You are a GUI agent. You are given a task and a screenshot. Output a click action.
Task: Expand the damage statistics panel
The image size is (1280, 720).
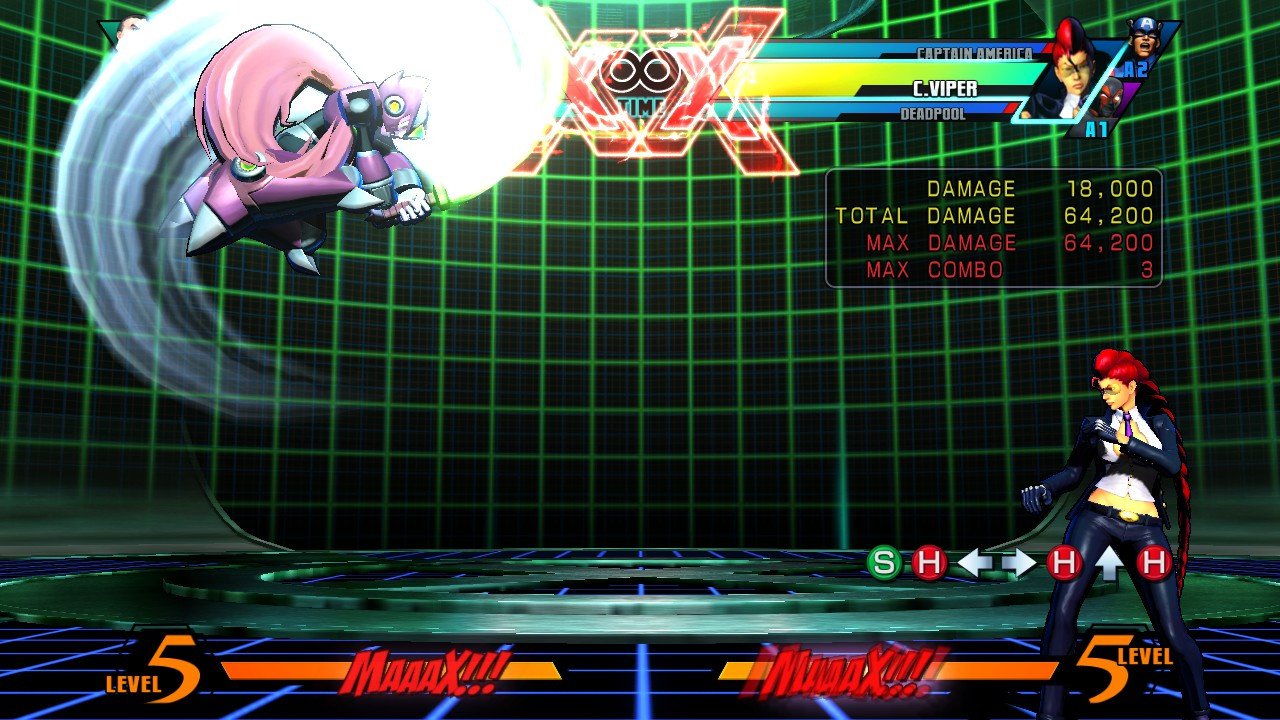coord(995,228)
